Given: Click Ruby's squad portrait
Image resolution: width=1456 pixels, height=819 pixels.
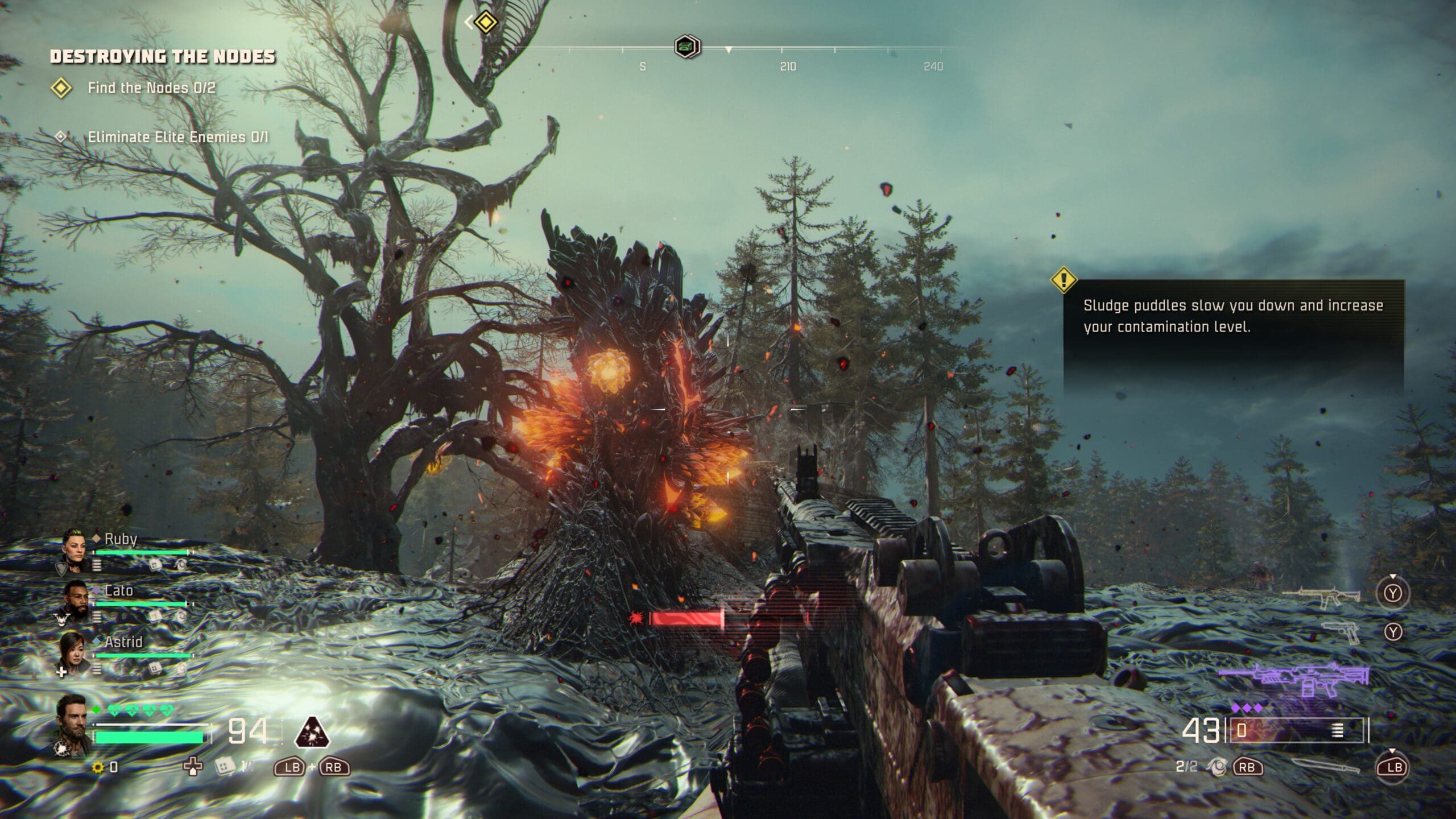Looking at the screenshot, I should coord(75,548).
